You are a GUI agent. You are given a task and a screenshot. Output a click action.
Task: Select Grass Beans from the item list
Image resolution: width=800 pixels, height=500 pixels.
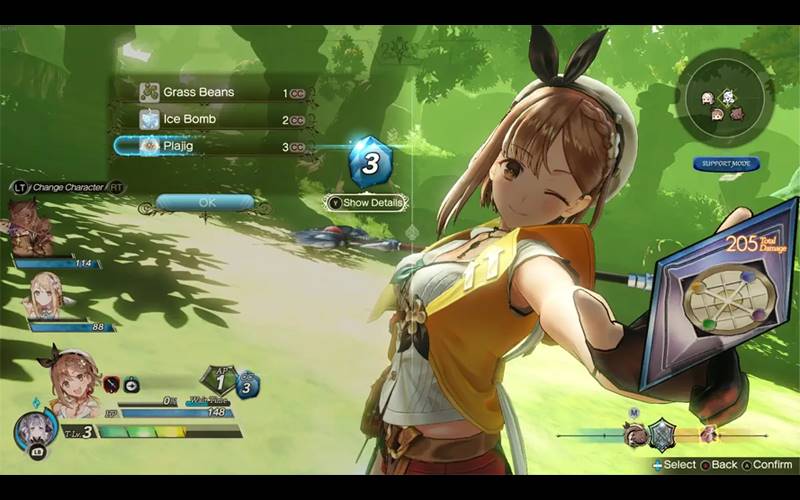tap(200, 92)
